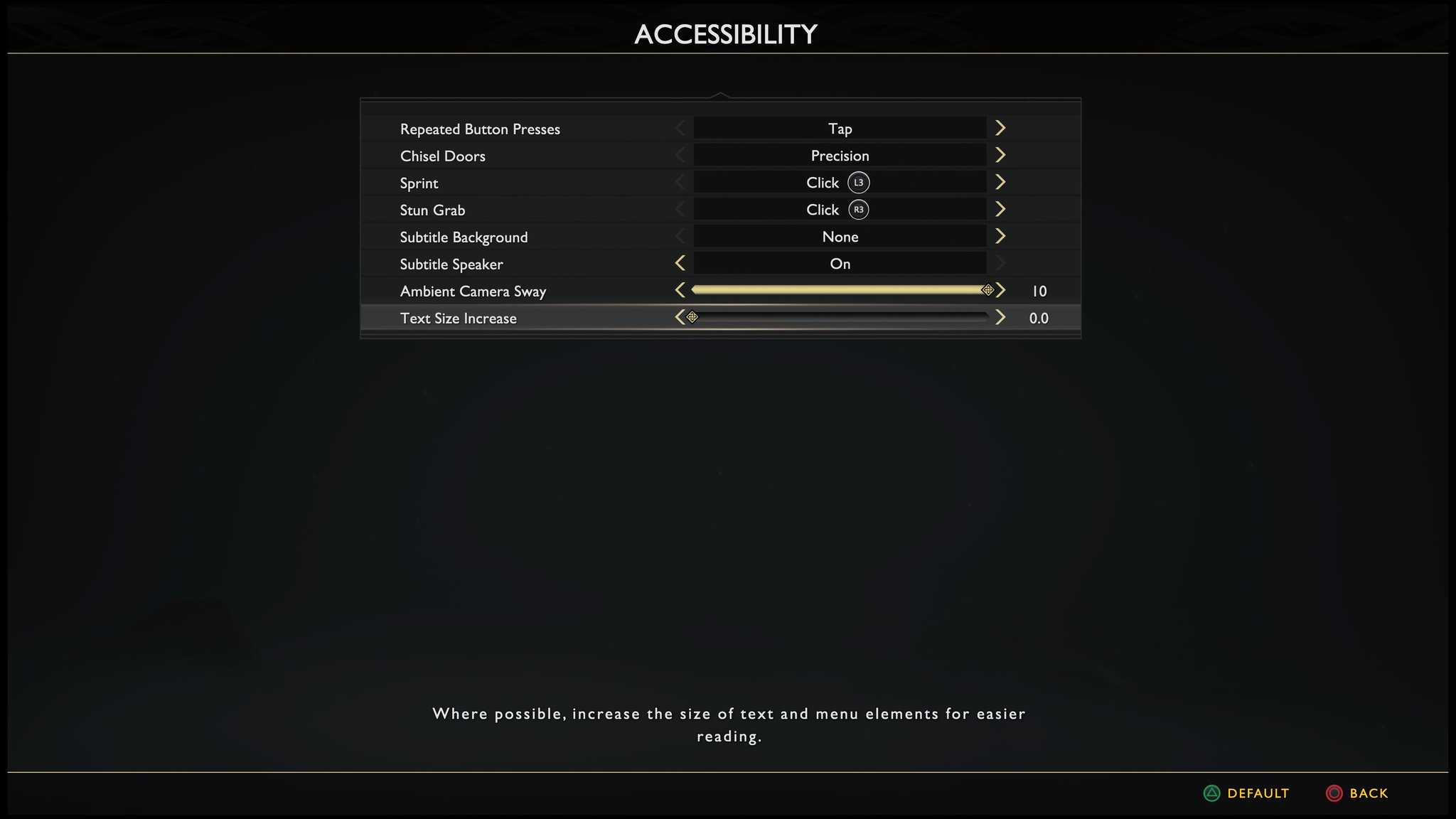The width and height of the screenshot is (1456, 819).
Task: Decrease Ambient Camera Sway with left arrow
Action: point(680,290)
